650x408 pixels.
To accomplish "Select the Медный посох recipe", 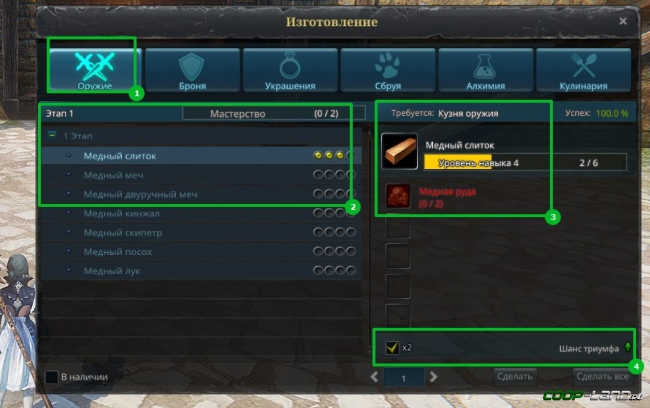I will click(x=118, y=251).
